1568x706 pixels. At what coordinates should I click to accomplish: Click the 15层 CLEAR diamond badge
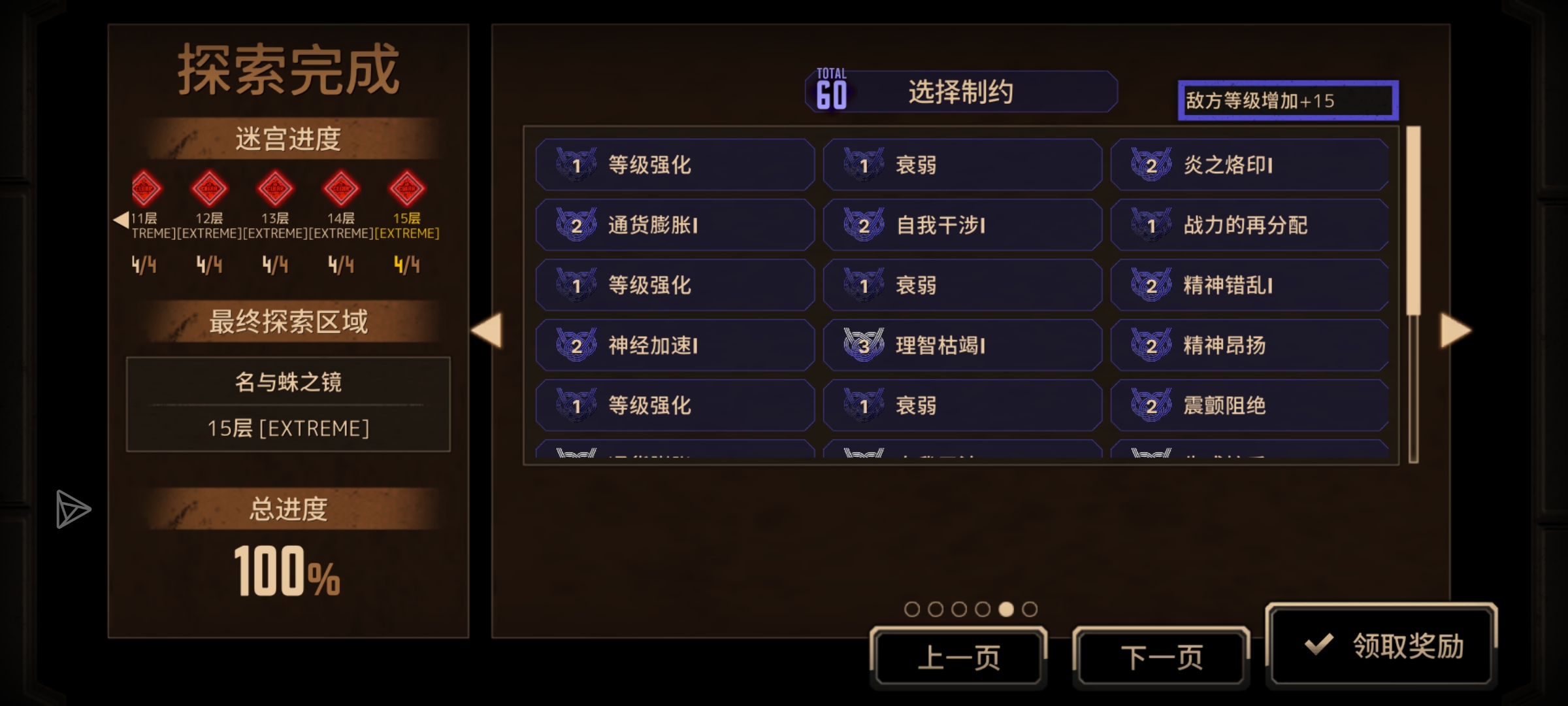(x=406, y=188)
